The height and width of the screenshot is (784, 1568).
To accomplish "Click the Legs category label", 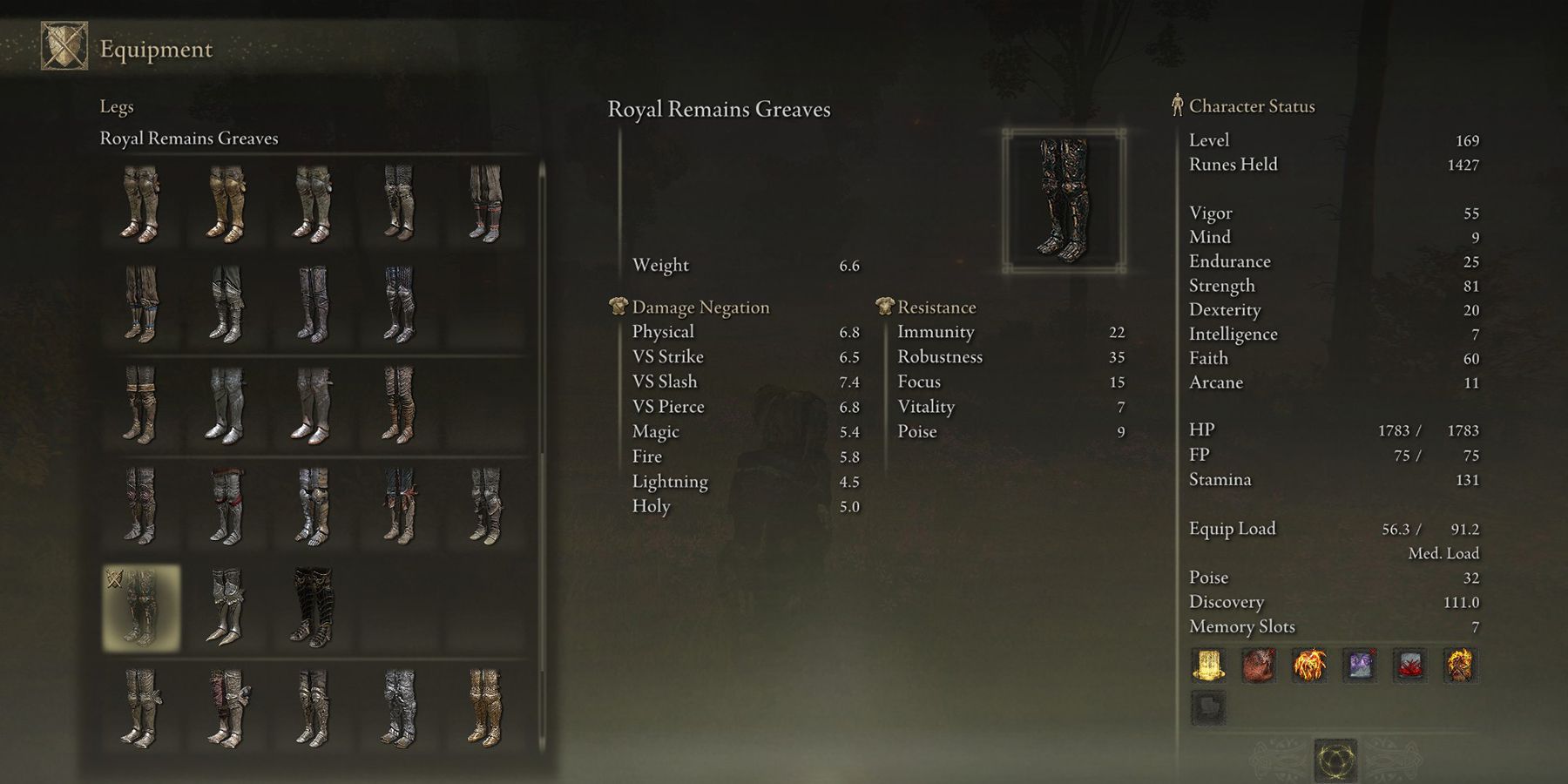I will click(114, 106).
